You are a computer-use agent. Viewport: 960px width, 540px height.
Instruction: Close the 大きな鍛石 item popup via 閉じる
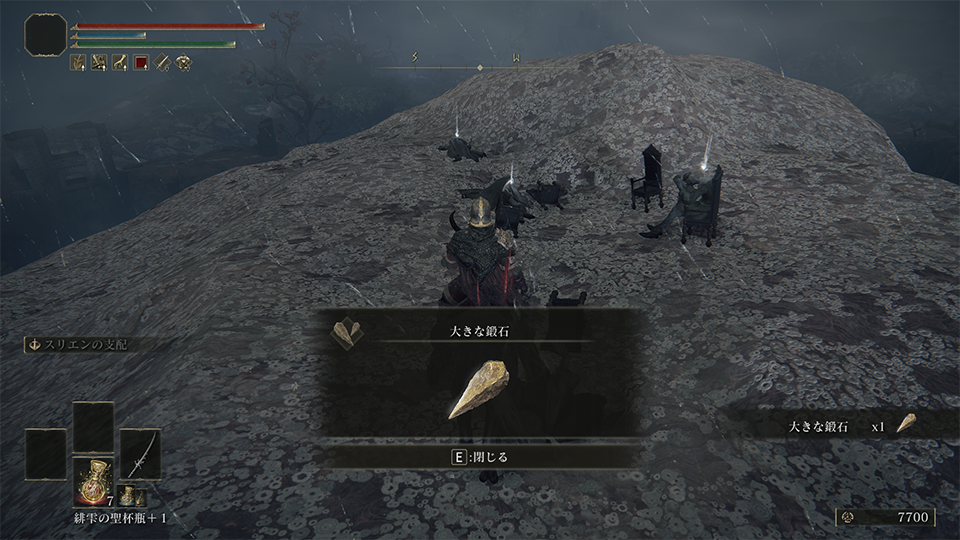[x=481, y=457]
